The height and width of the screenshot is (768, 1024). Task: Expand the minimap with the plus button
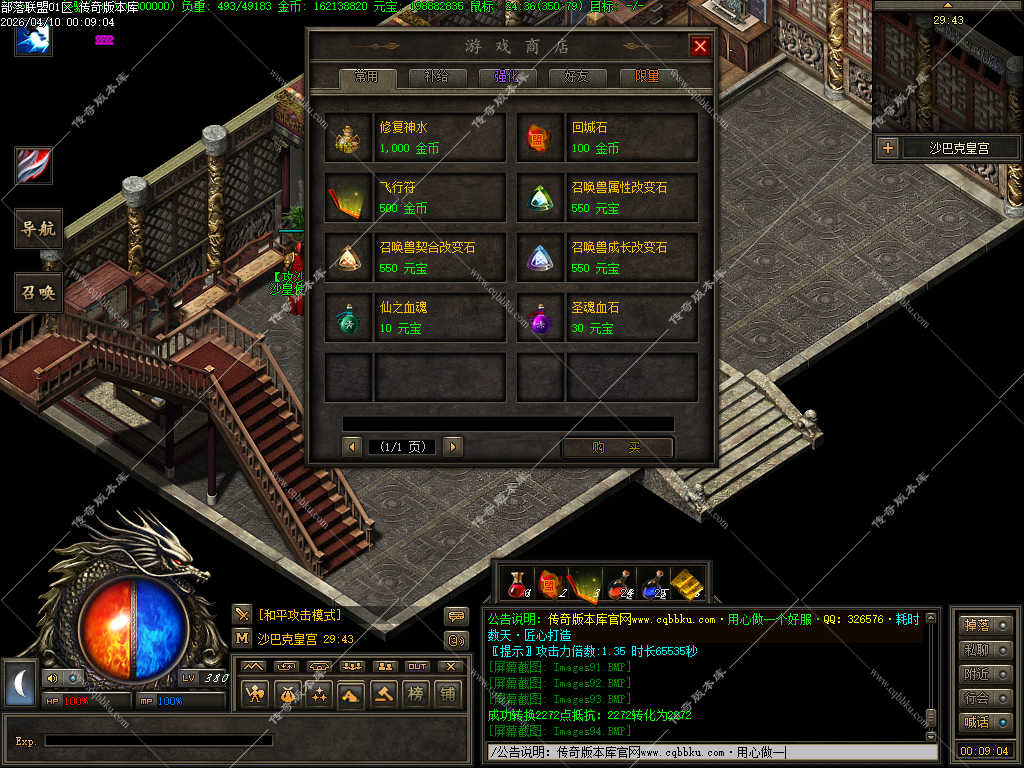click(x=887, y=149)
